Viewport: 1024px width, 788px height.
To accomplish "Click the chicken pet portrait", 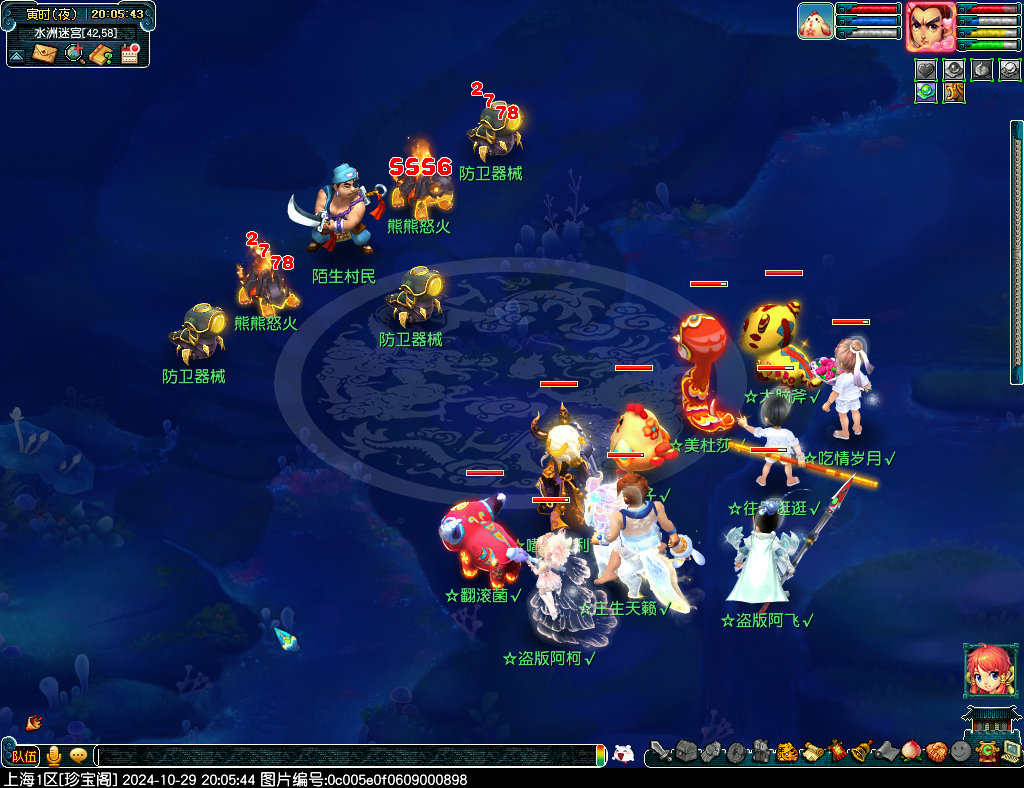I will (815, 21).
